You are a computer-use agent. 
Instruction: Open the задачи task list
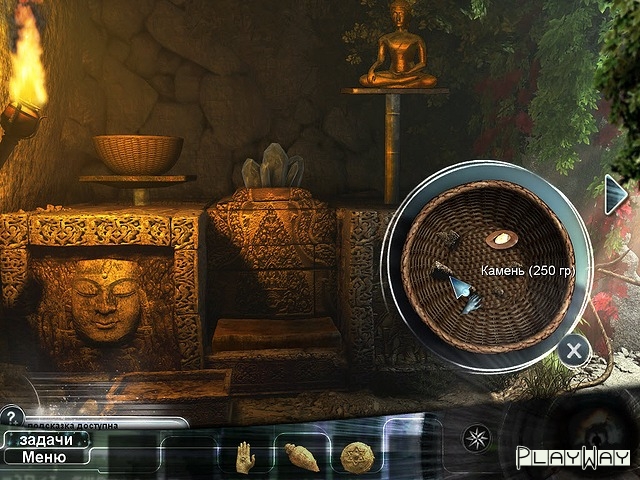[44, 440]
